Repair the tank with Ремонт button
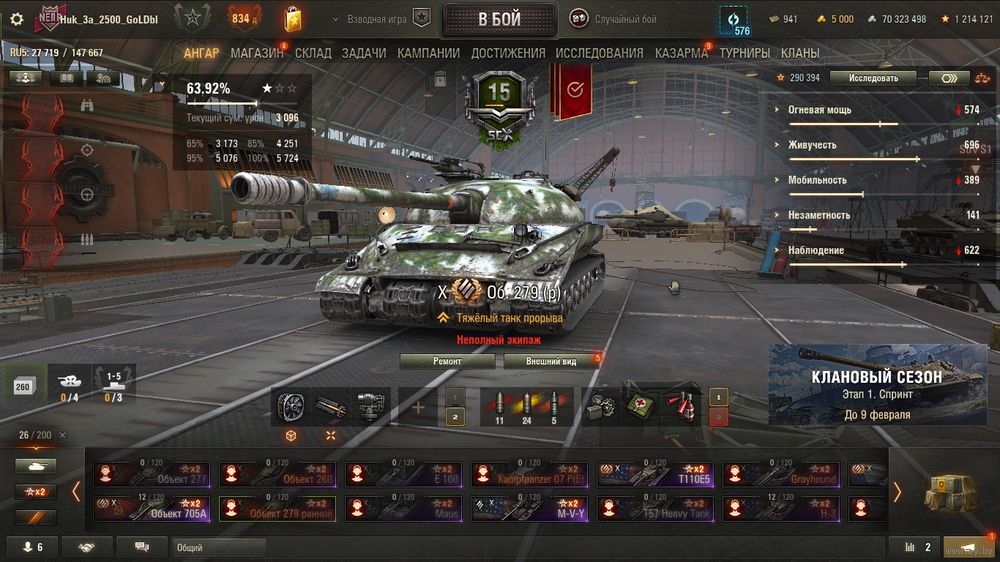This screenshot has width=1000, height=562. 447,361
